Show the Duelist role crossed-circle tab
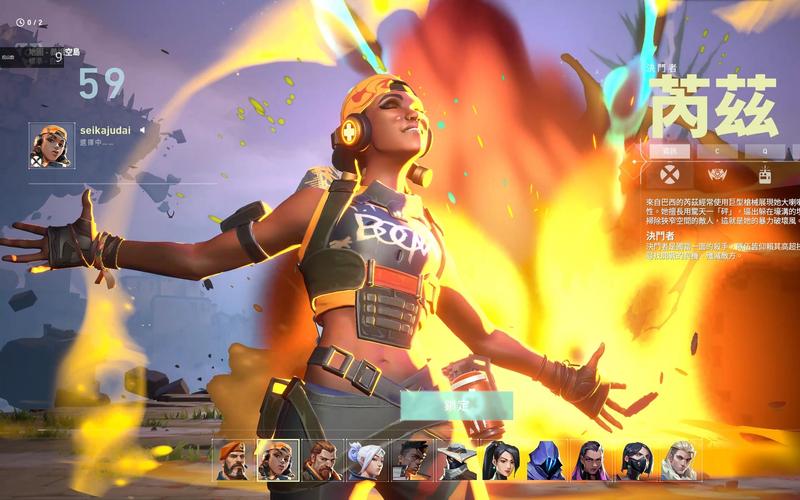Screen dimensions: 800x500 (669, 176)
